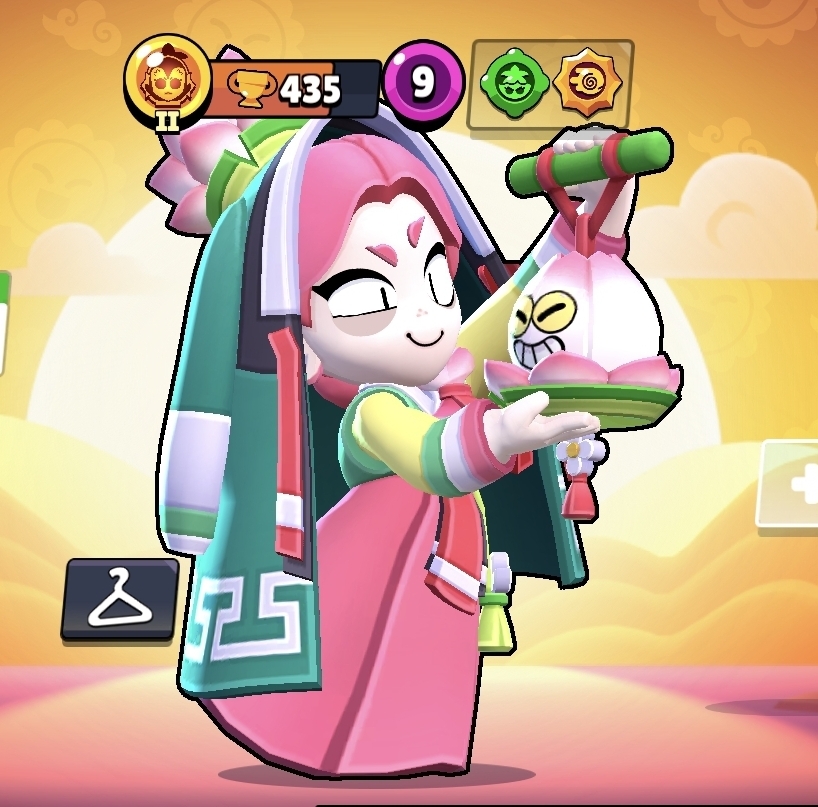818x807 pixels.
Task: Click the partially visible plus button
Action: (794, 486)
